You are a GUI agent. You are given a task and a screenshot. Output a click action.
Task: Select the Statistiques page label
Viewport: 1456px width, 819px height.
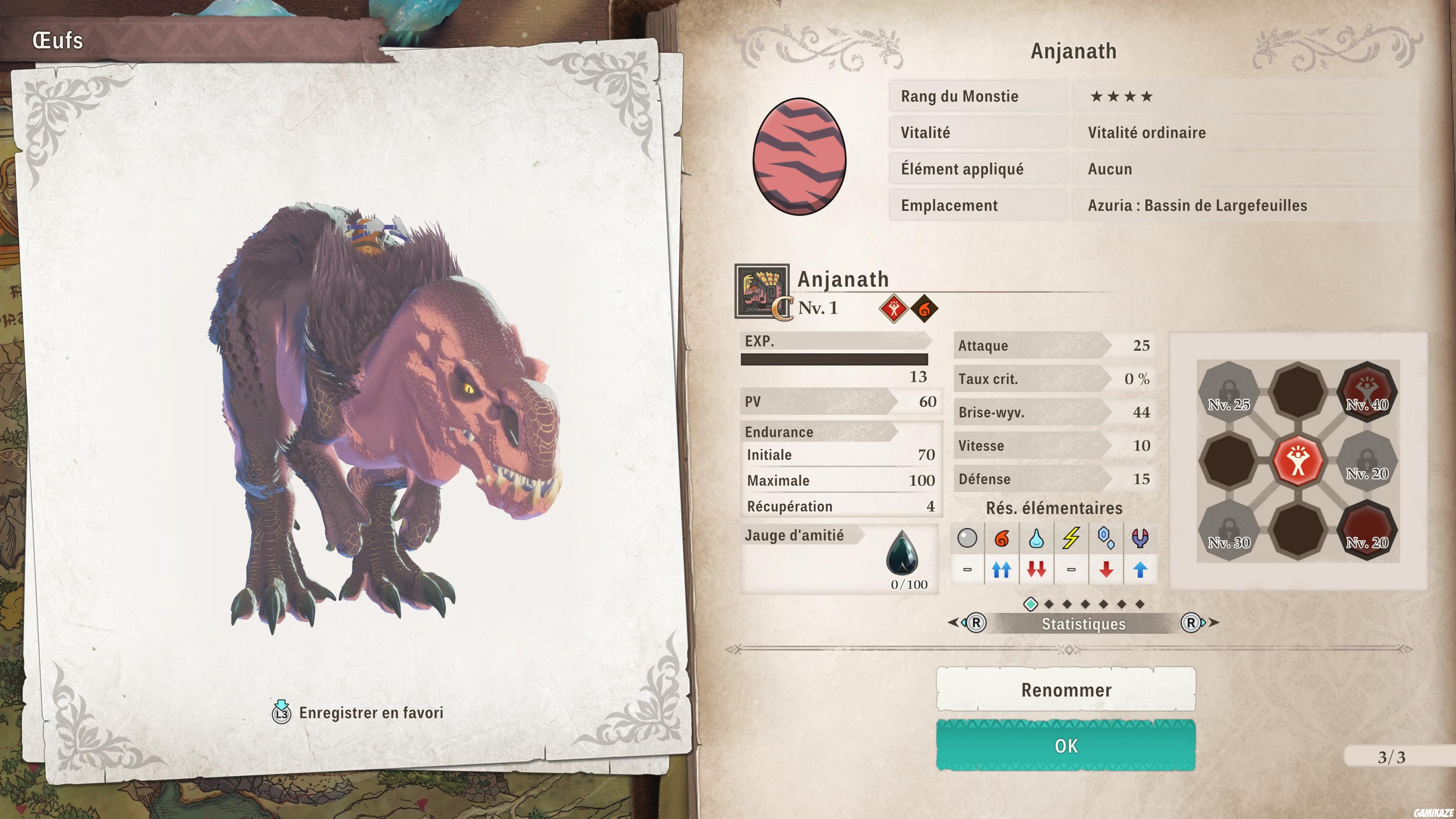(1083, 623)
